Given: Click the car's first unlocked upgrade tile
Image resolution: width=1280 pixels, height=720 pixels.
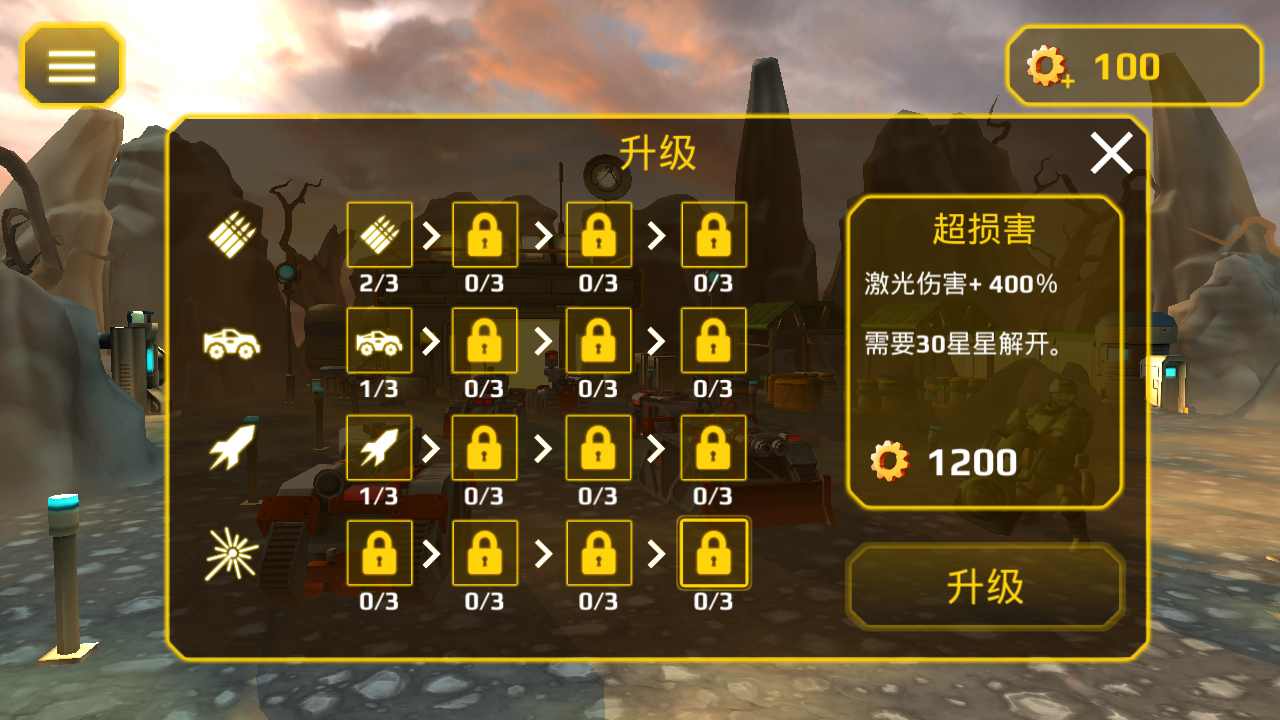Looking at the screenshot, I should [379, 340].
